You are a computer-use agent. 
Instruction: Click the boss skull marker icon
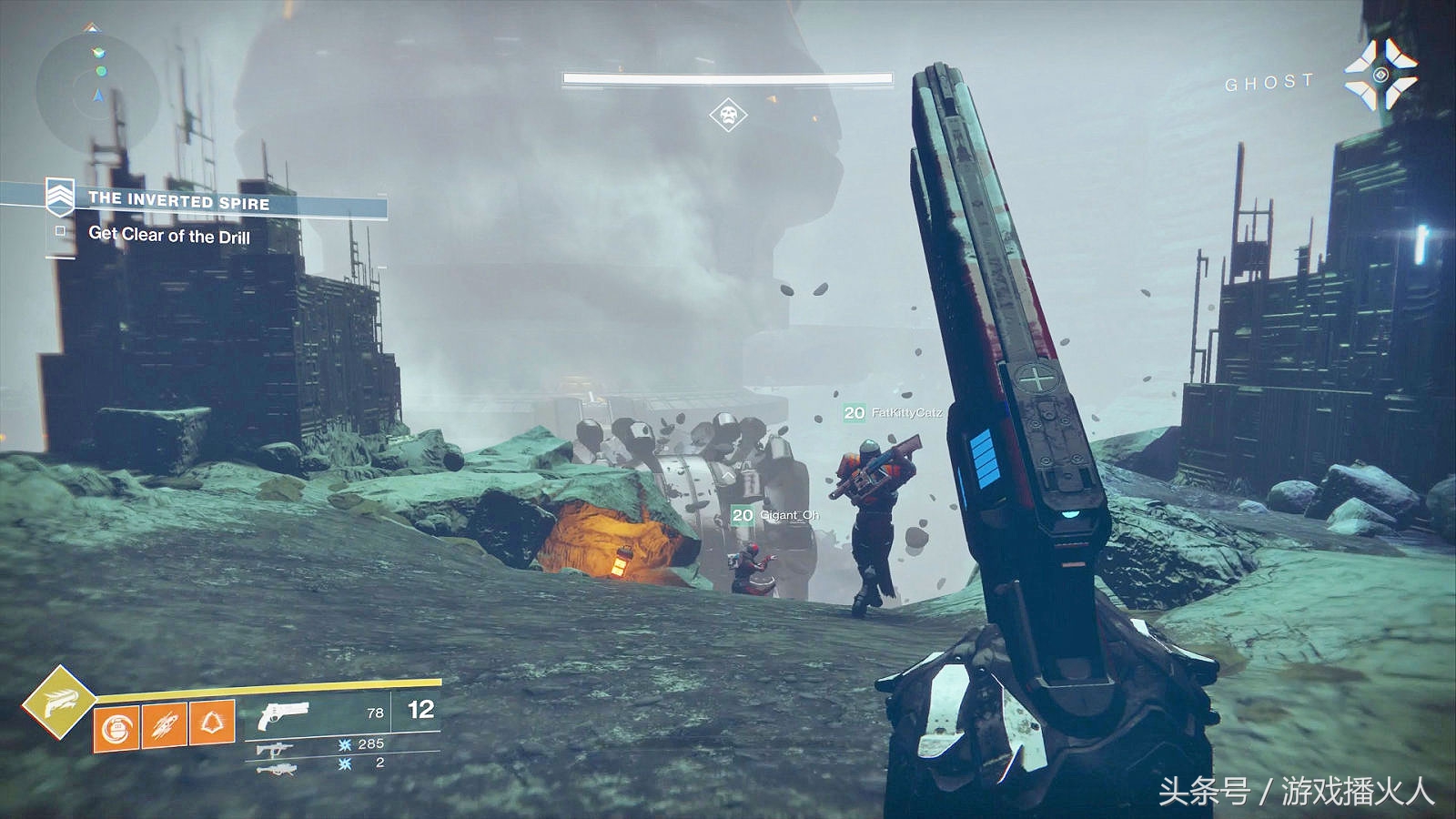728,115
